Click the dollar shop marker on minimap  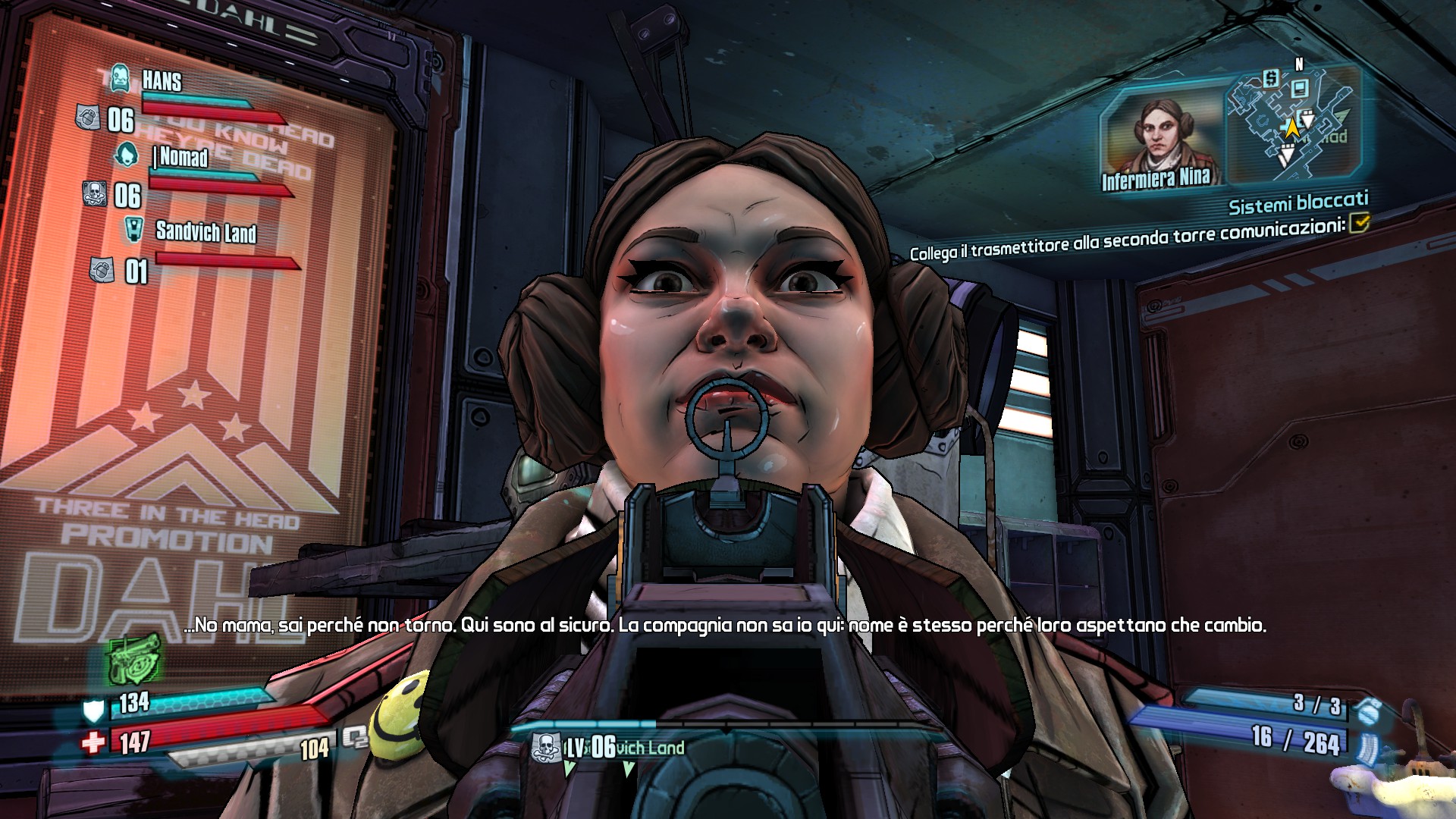tap(1272, 77)
